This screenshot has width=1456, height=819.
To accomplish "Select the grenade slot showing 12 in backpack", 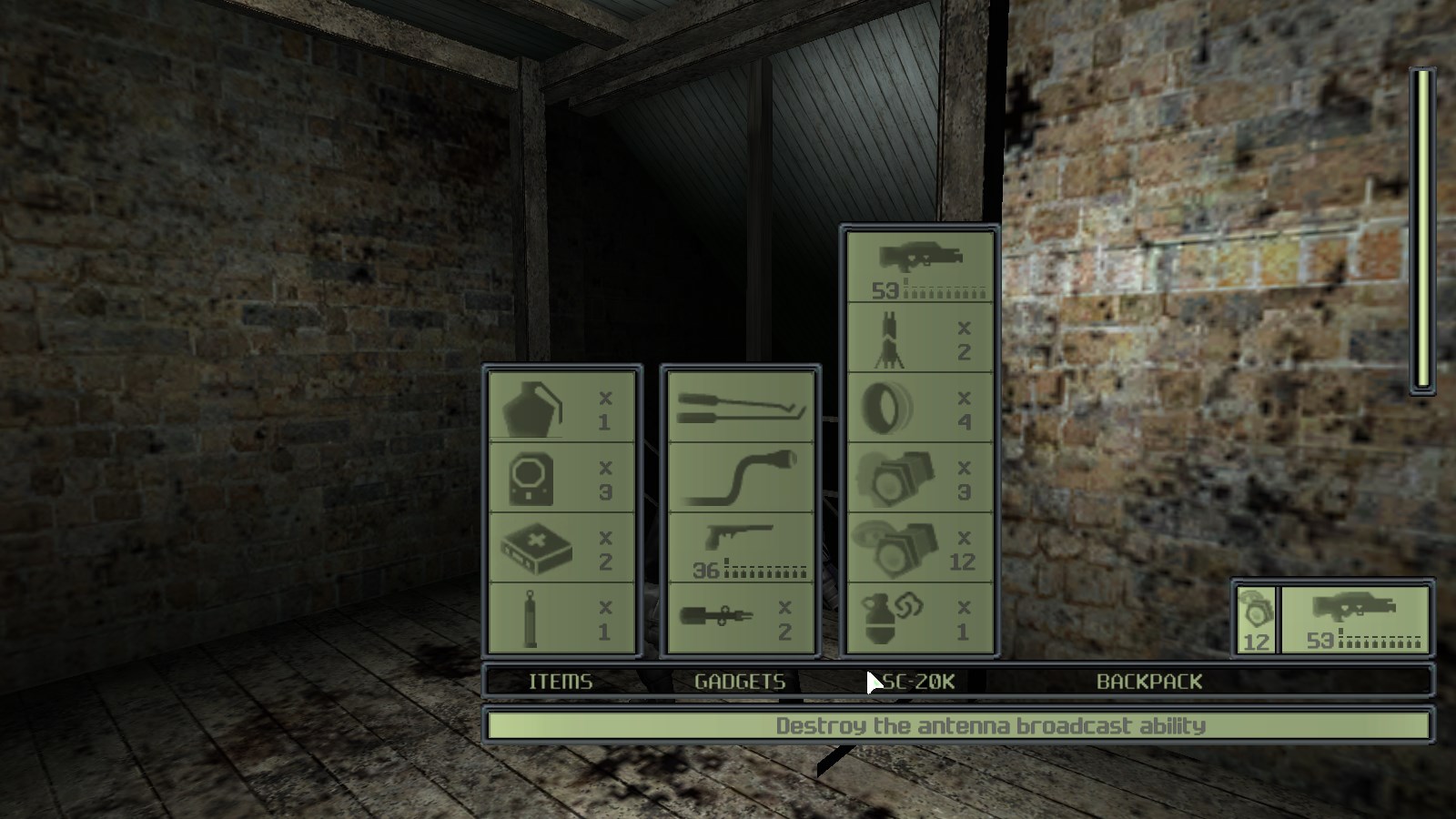I will pos(1254,617).
